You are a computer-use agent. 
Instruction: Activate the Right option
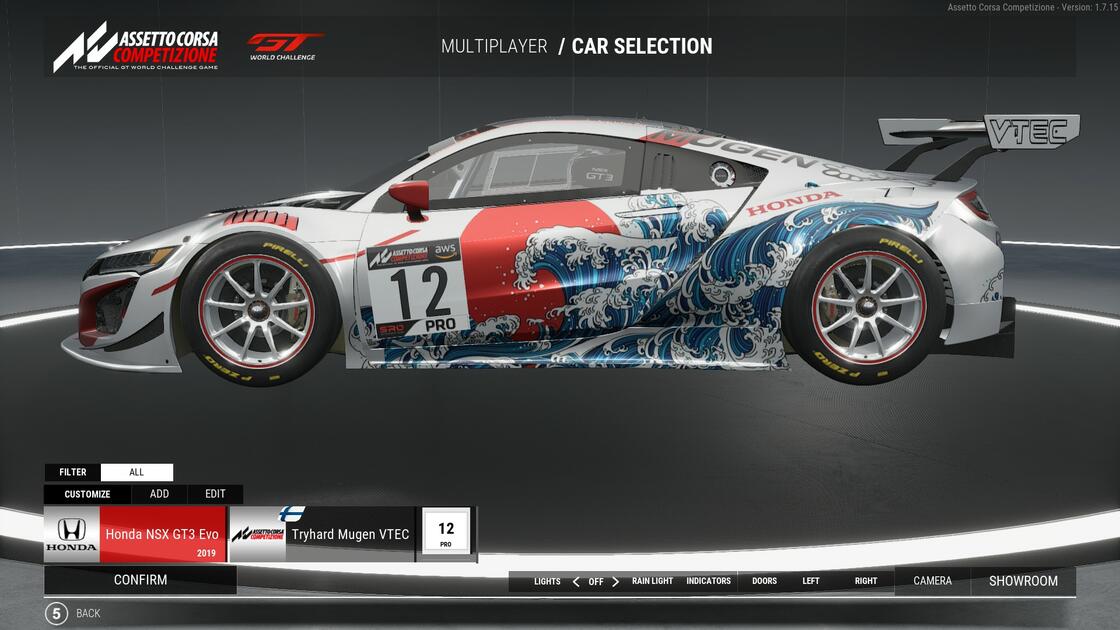(866, 581)
